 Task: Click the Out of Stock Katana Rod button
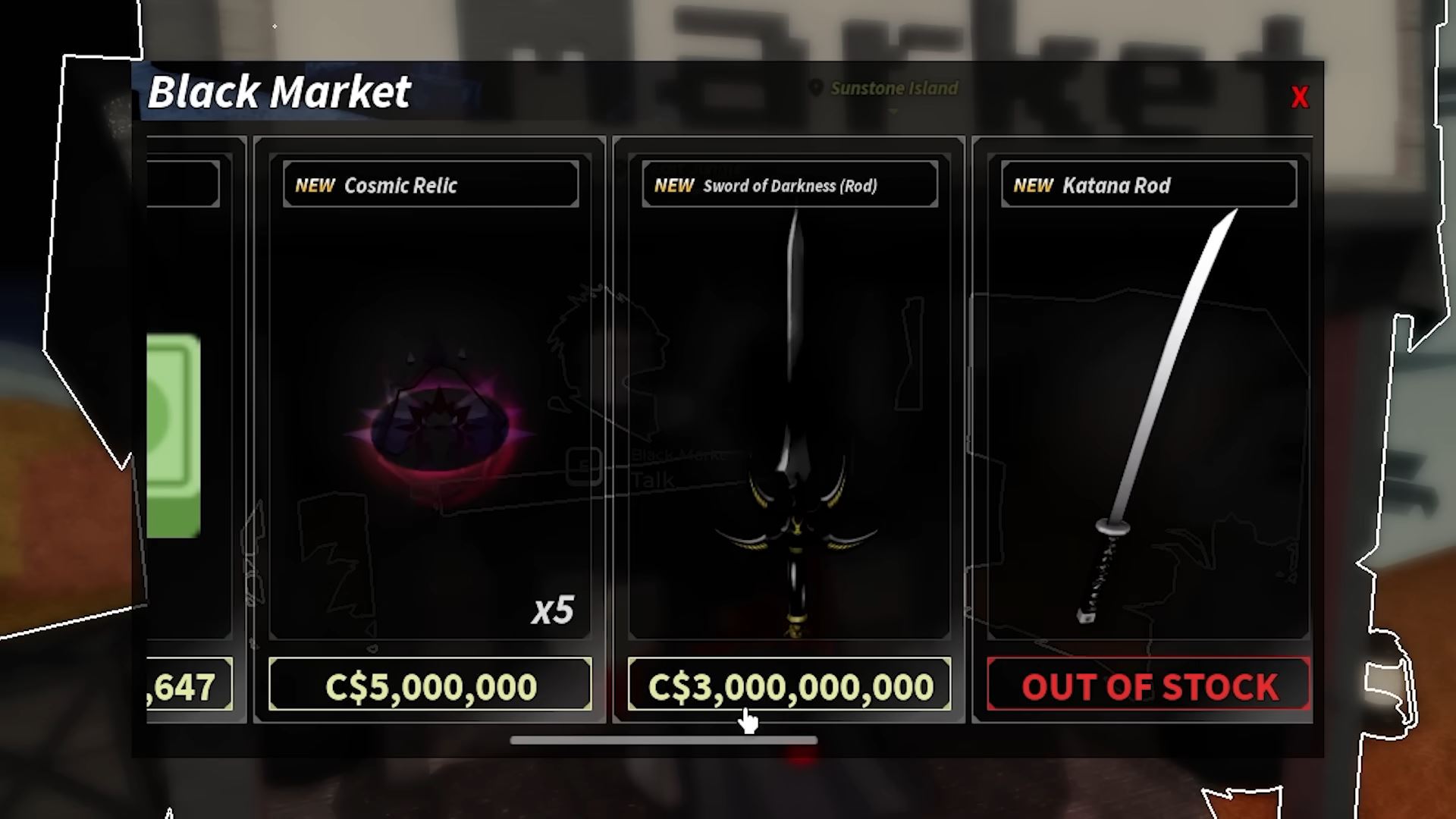coord(1148,685)
